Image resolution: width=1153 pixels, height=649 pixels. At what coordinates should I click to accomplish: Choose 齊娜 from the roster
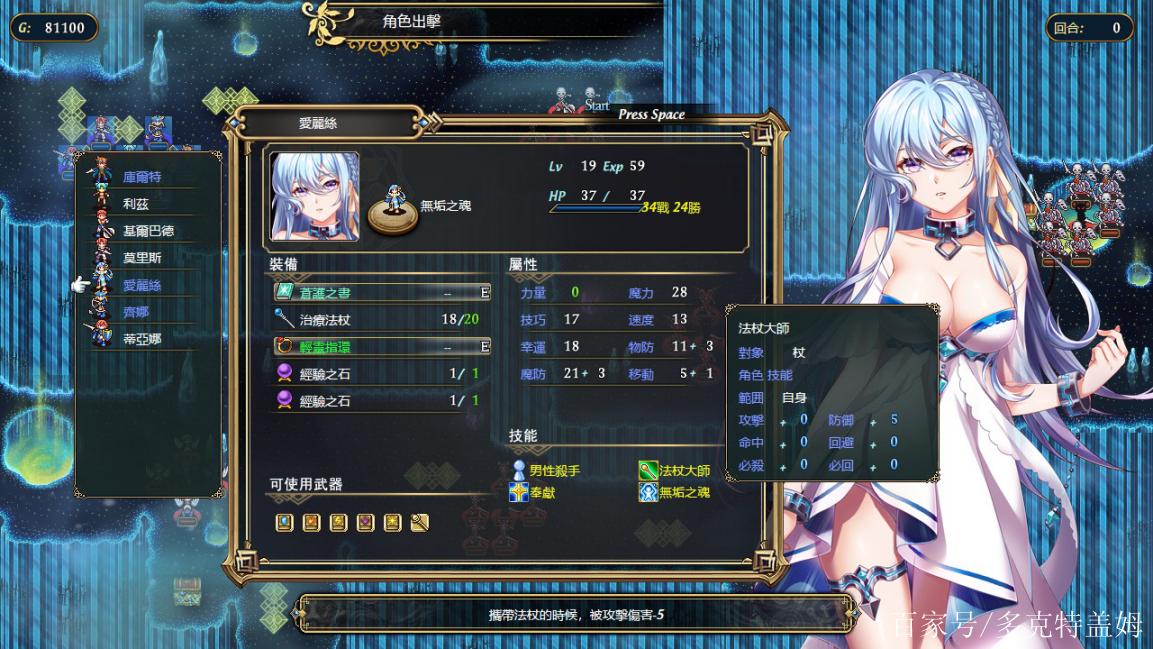coord(135,312)
